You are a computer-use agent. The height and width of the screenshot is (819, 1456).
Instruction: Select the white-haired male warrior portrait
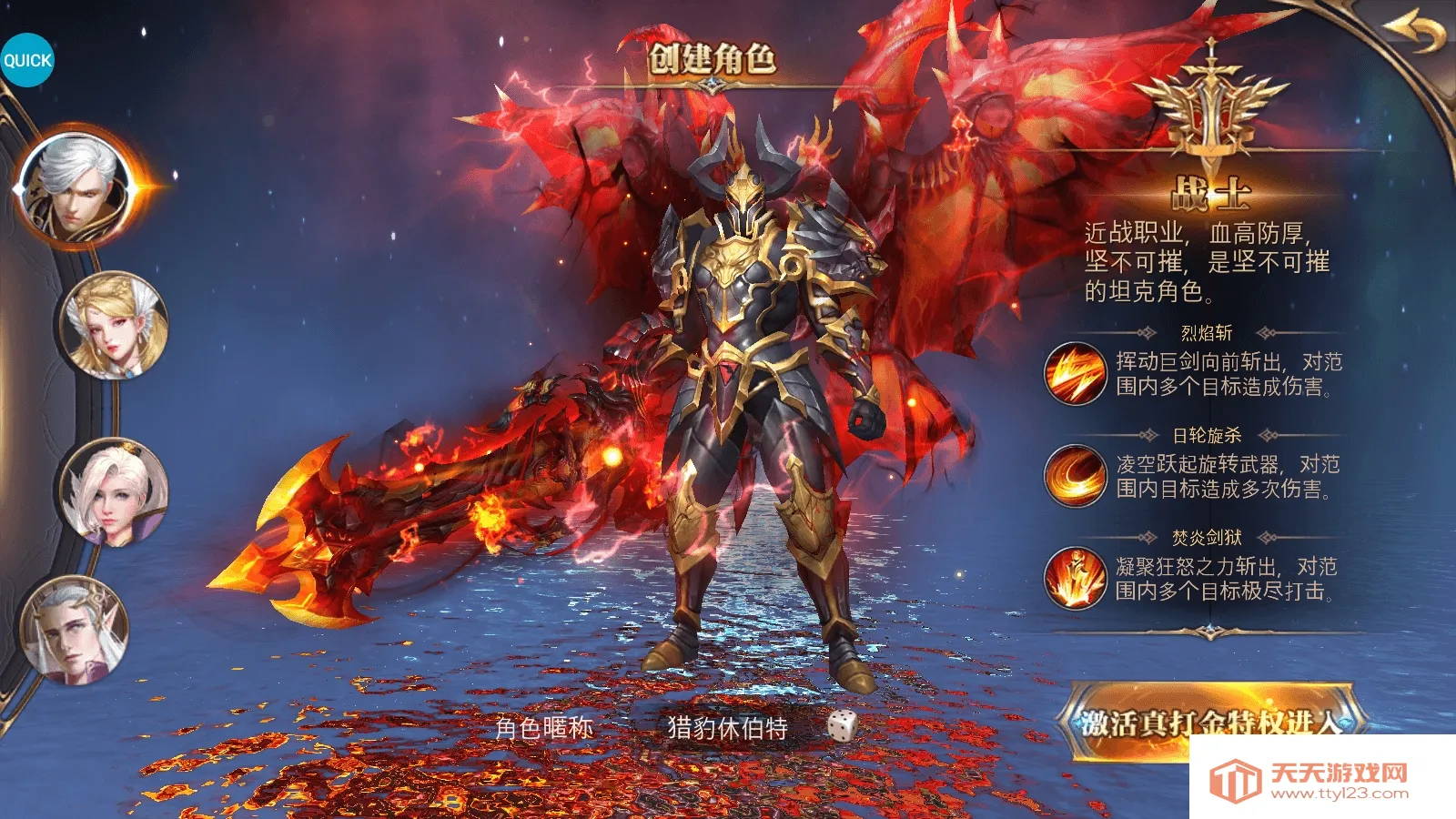point(75,188)
